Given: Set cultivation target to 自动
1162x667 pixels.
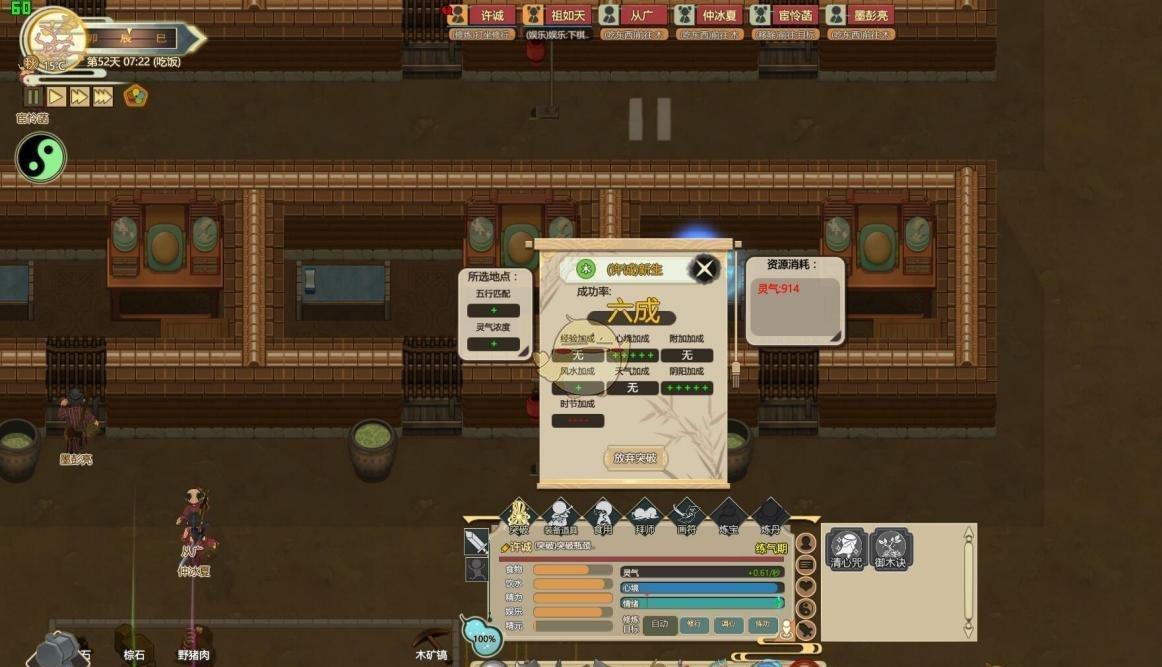Looking at the screenshot, I should pos(660,624).
